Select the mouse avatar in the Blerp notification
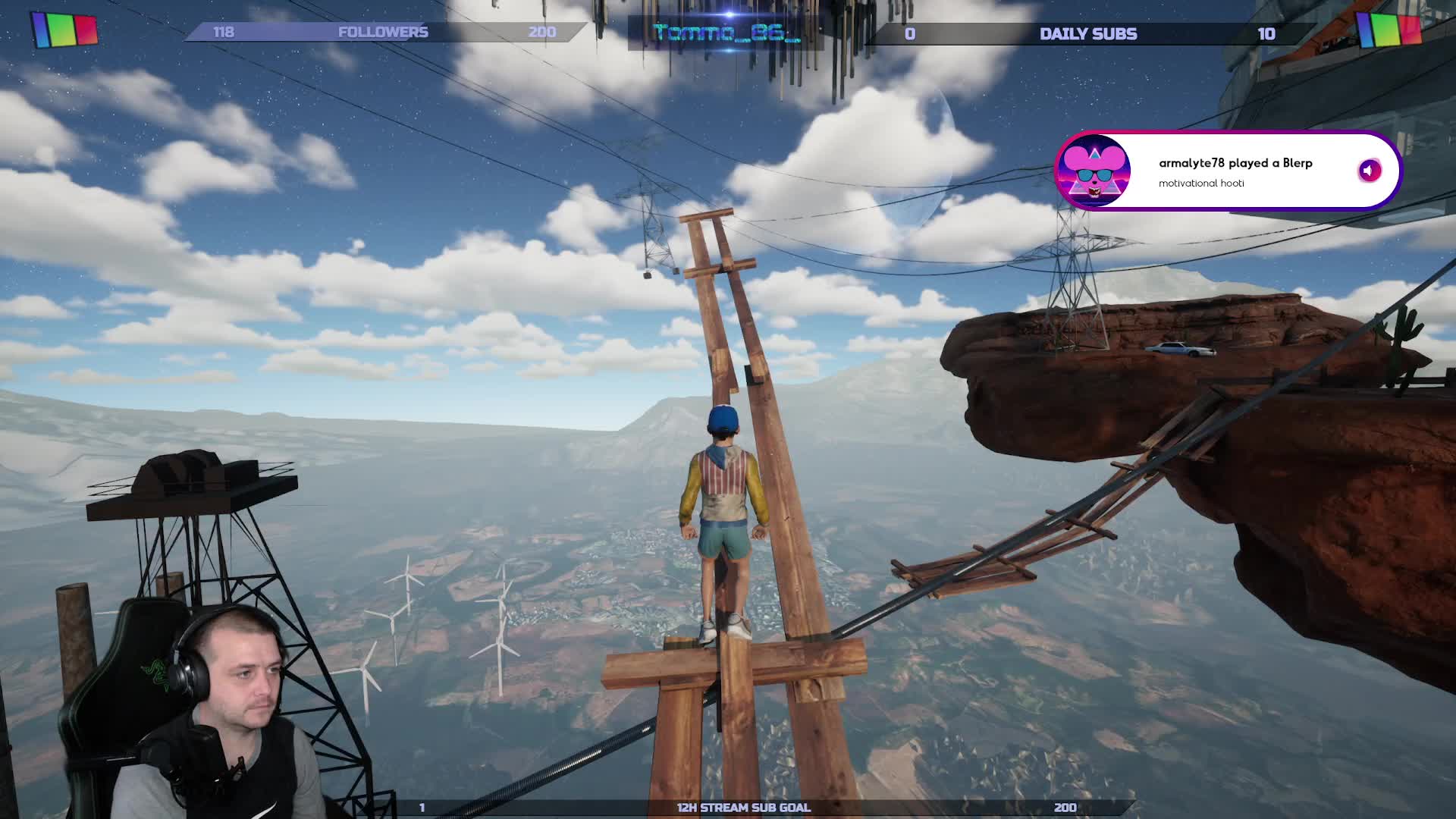This screenshot has width=1456, height=819. point(1094,171)
